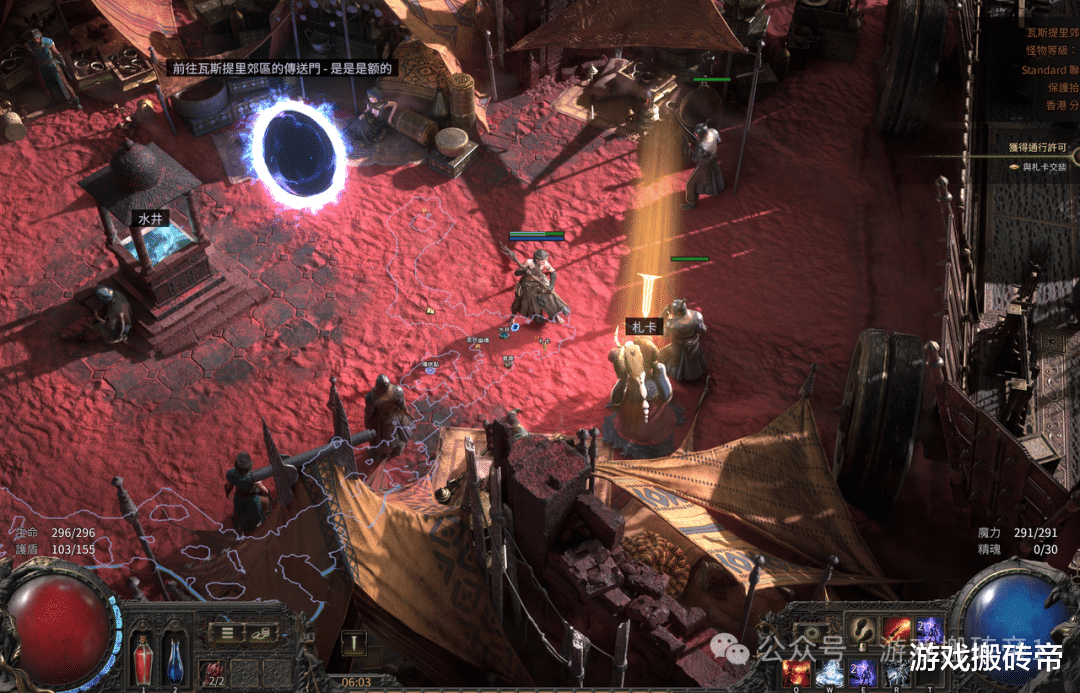Image resolution: width=1080 pixels, height=693 pixels.
Task: Activate the lightning skill bound to R
Action: (896, 672)
